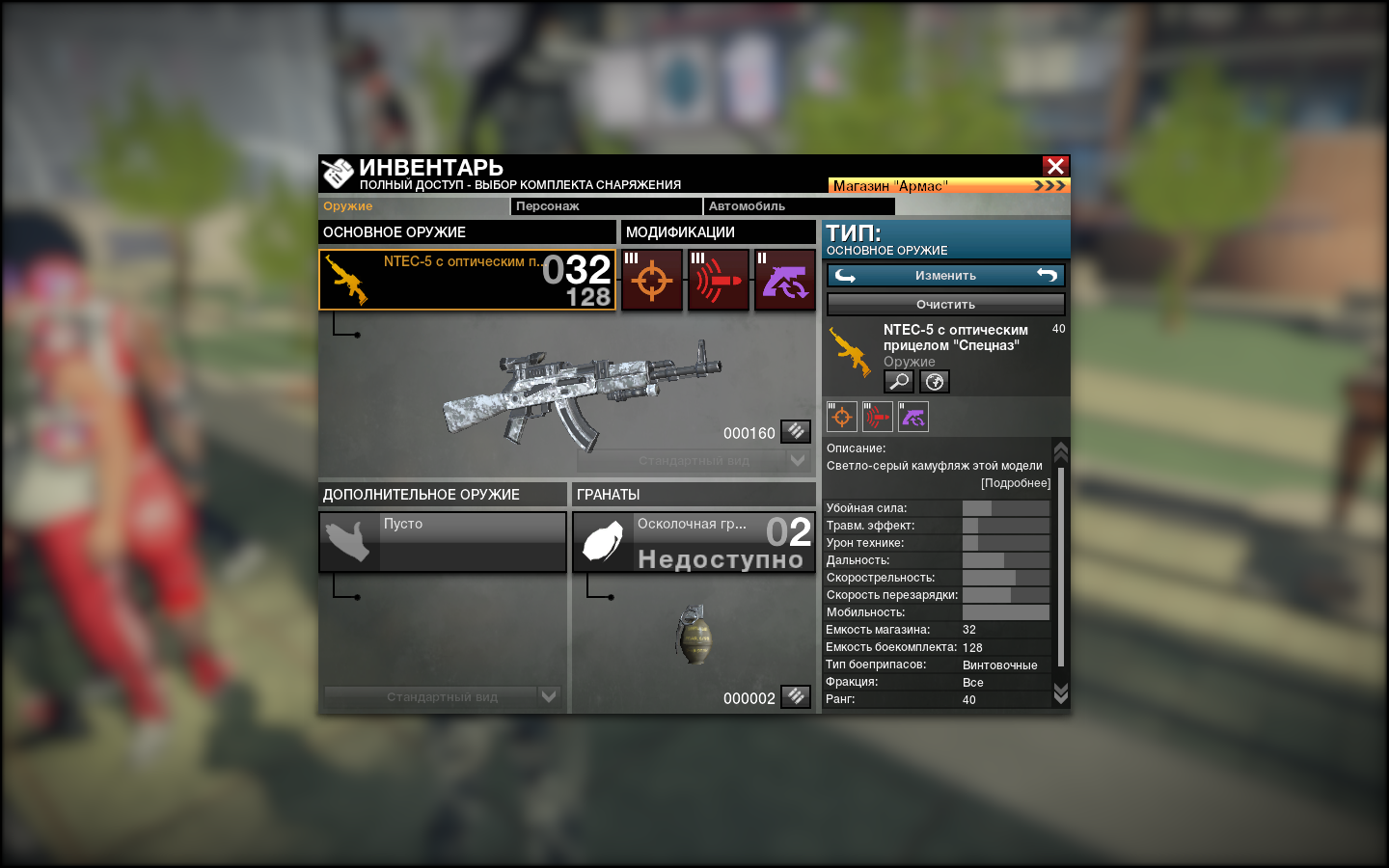Open the globe icon next to magnifier
This screenshot has height=868, width=1389.
pyautogui.click(x=935, y=382)
